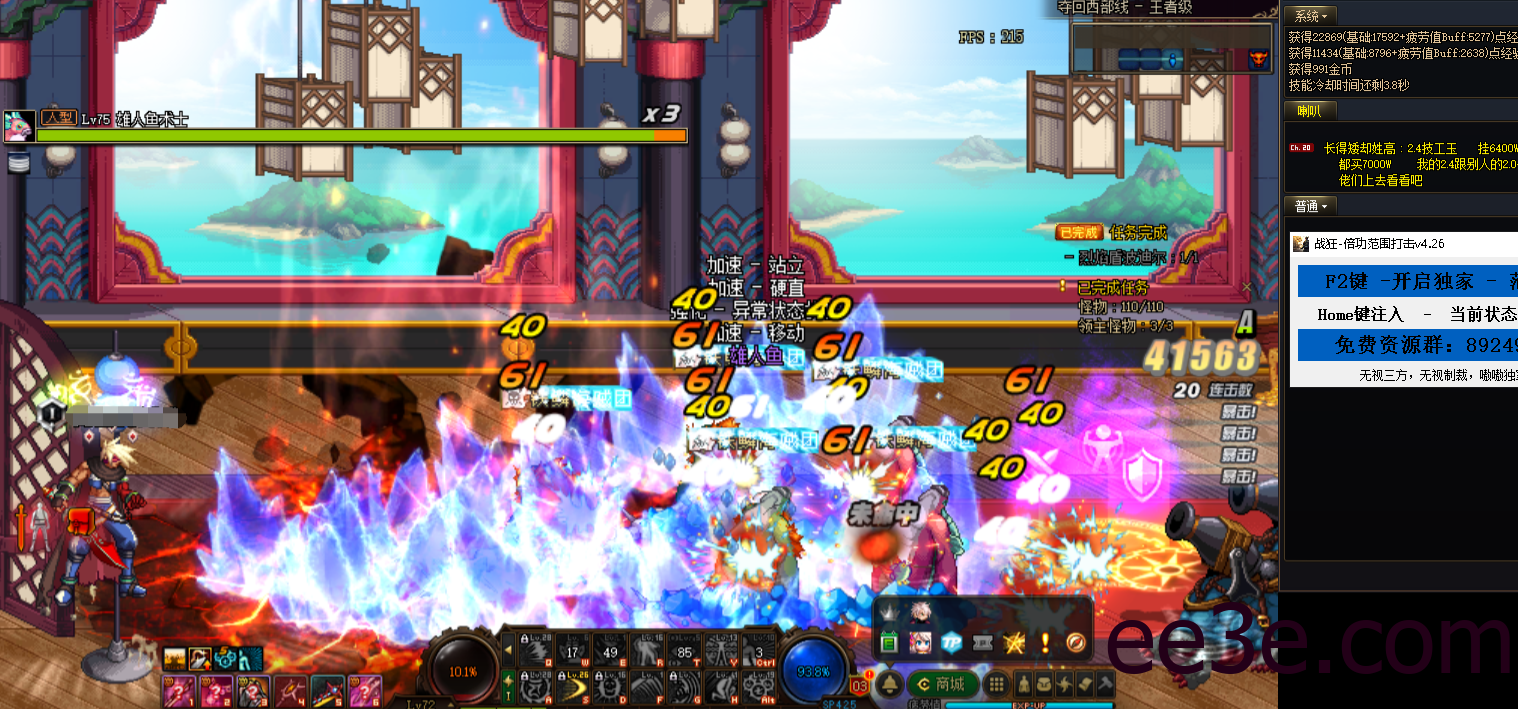
Task: Open the 系统 chat channel dropdown
Action: point(1311,16)
